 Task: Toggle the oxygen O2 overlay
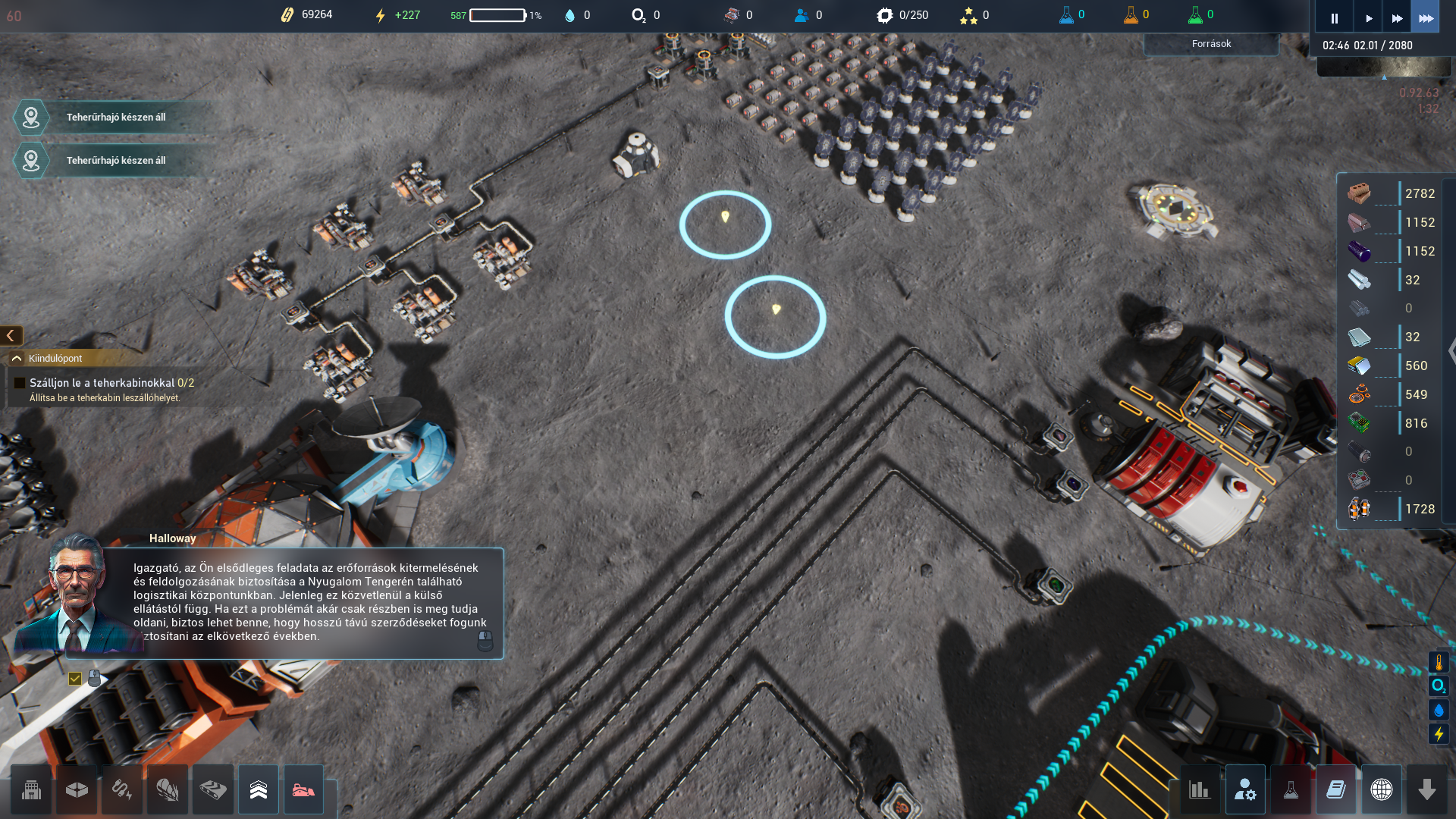pyautogui.click(x=1439, y=686)
